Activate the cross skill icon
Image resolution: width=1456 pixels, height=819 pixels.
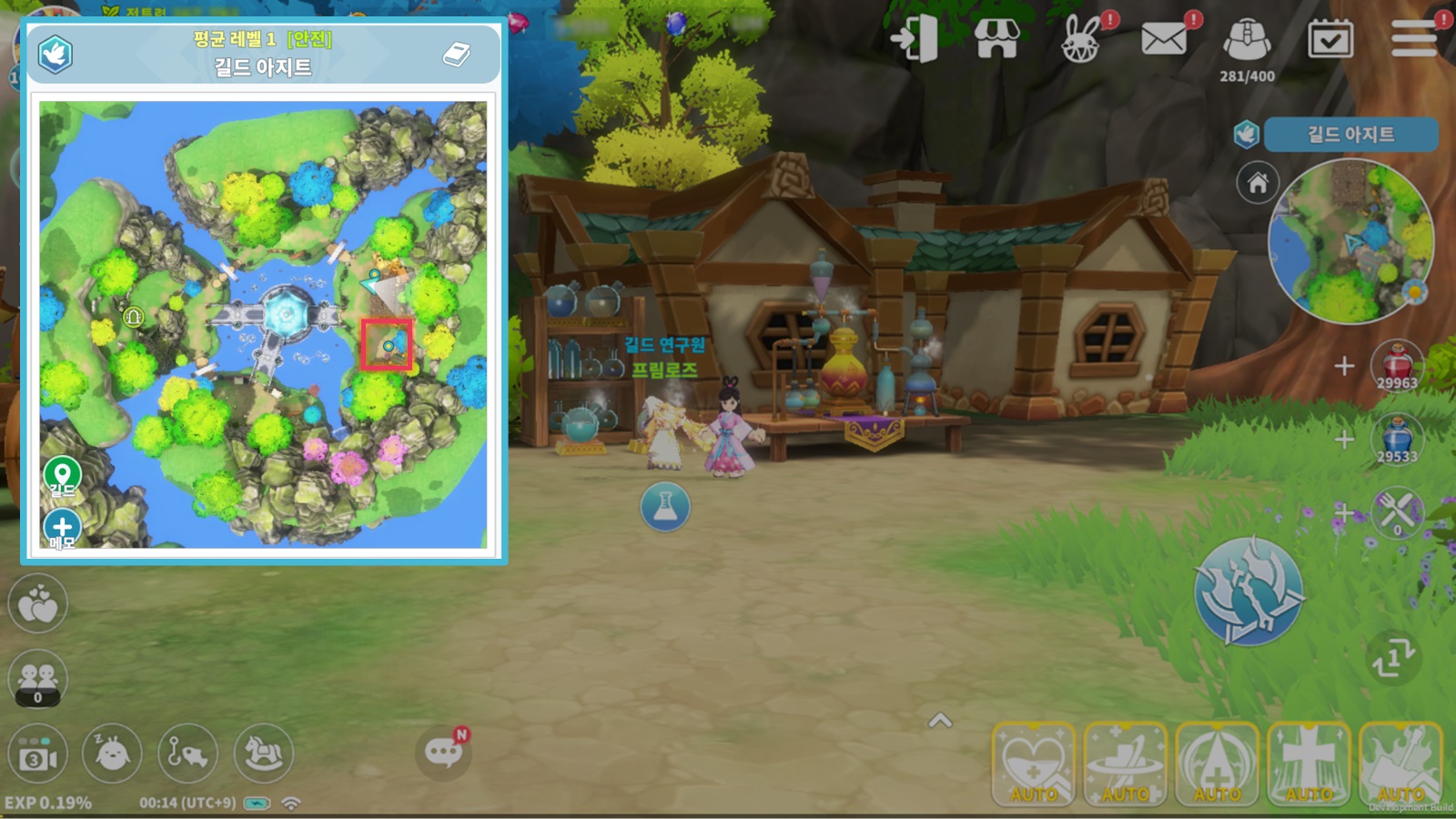point(1309,763)
